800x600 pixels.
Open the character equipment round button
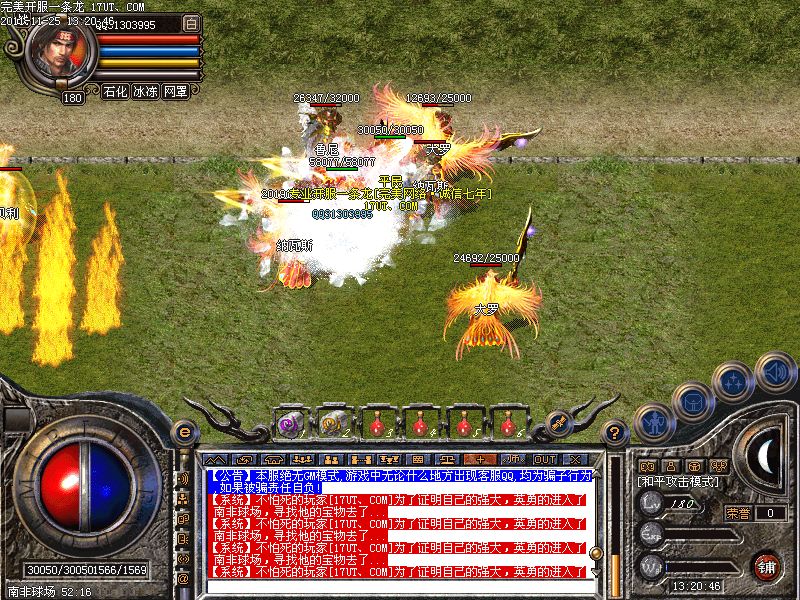tap(655, 424)
